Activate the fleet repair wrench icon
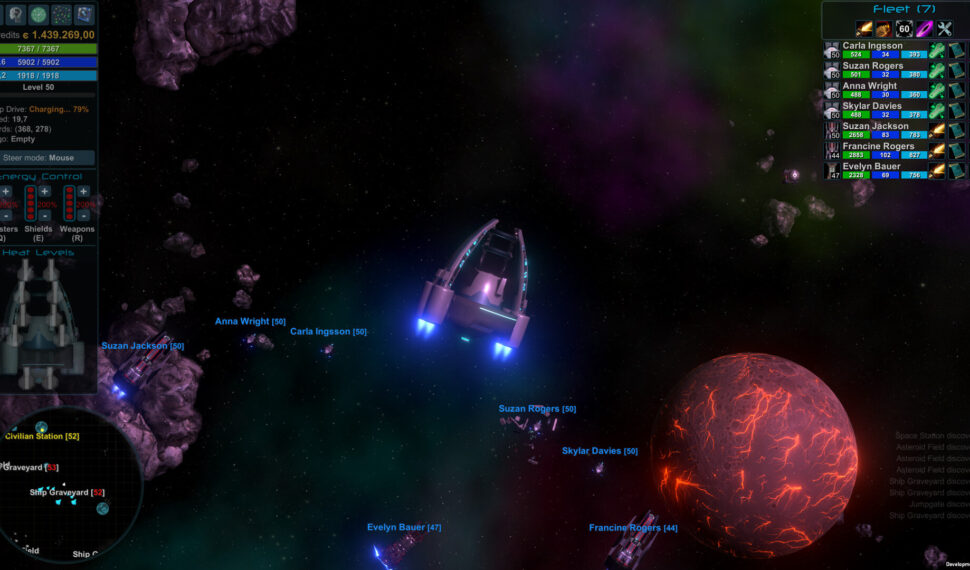Screen dimensions: 970x570 pyautogui.click(x=945, y=29)
